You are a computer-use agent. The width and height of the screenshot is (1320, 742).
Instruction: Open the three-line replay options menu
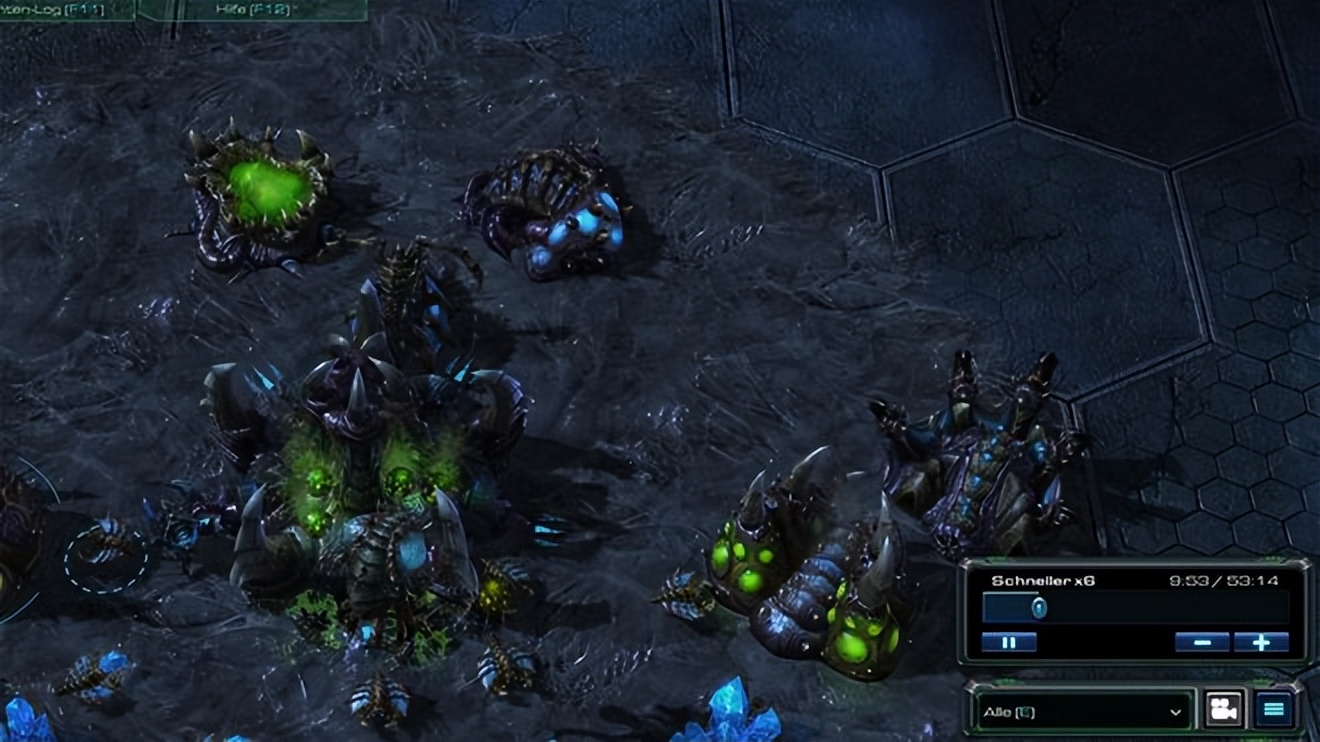tap(1273, 709)
